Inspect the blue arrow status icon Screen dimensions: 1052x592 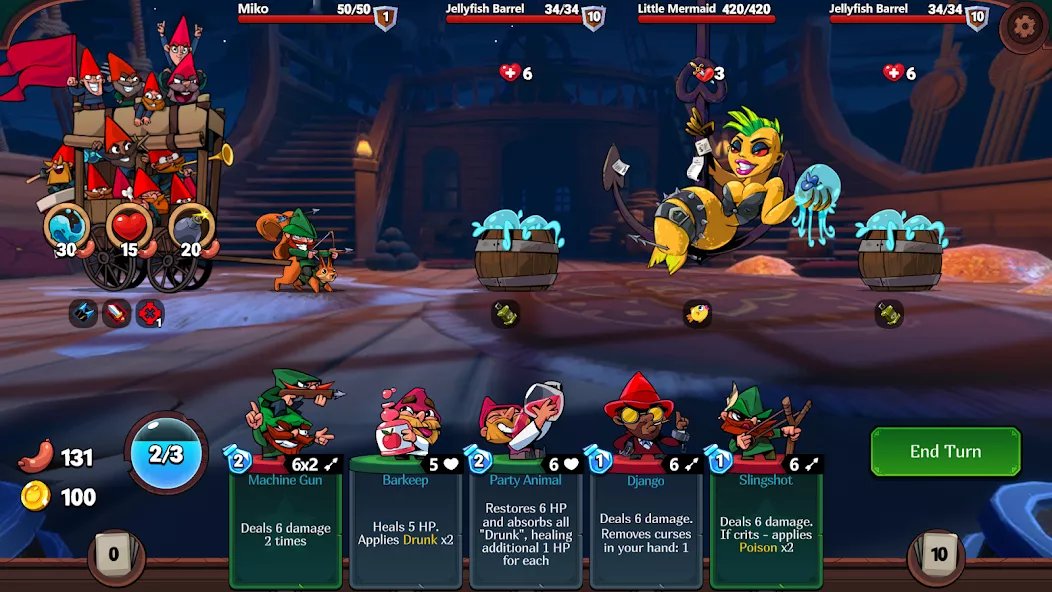(x=83, y=314)
